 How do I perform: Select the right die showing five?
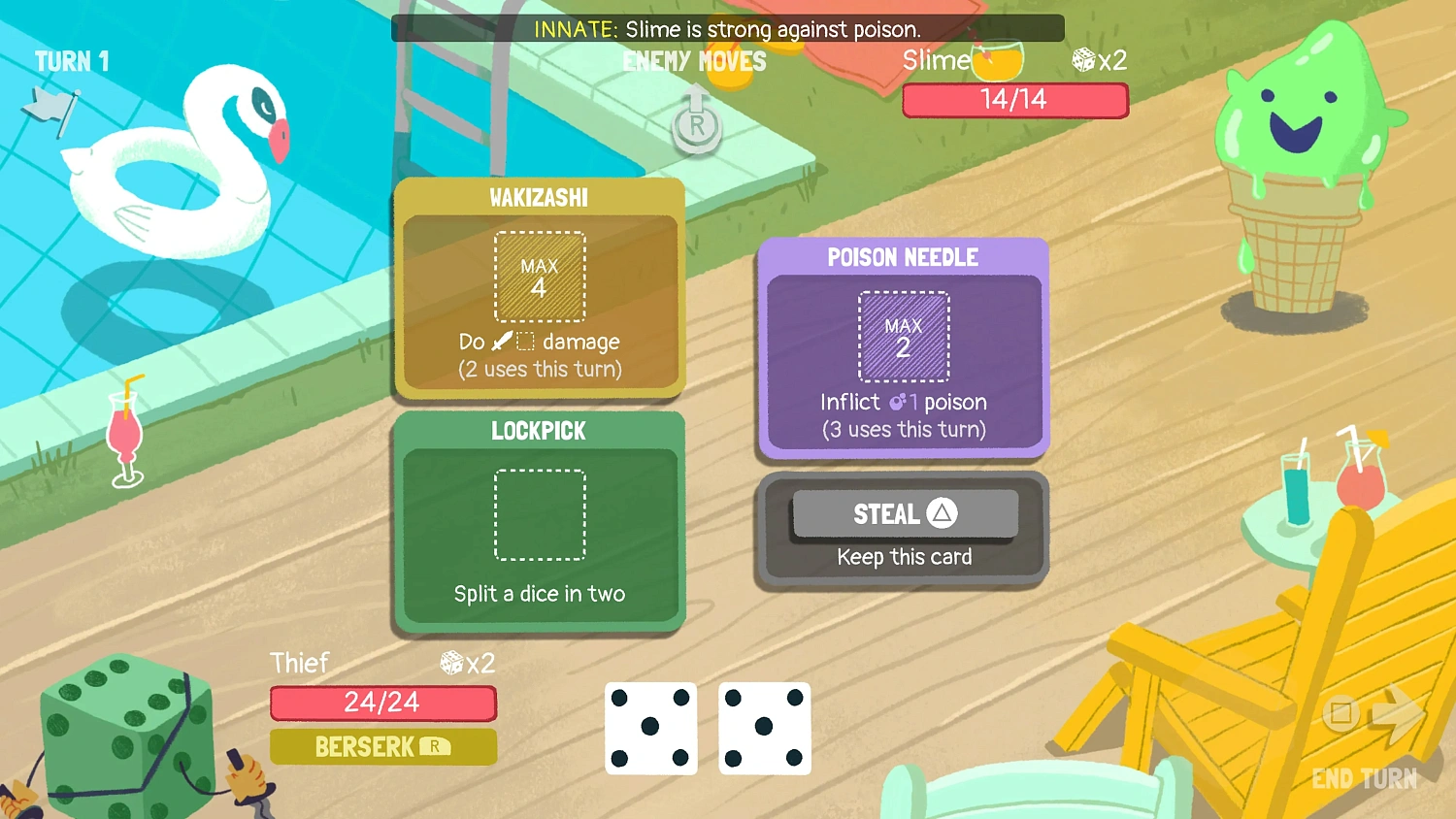point(764,729)
